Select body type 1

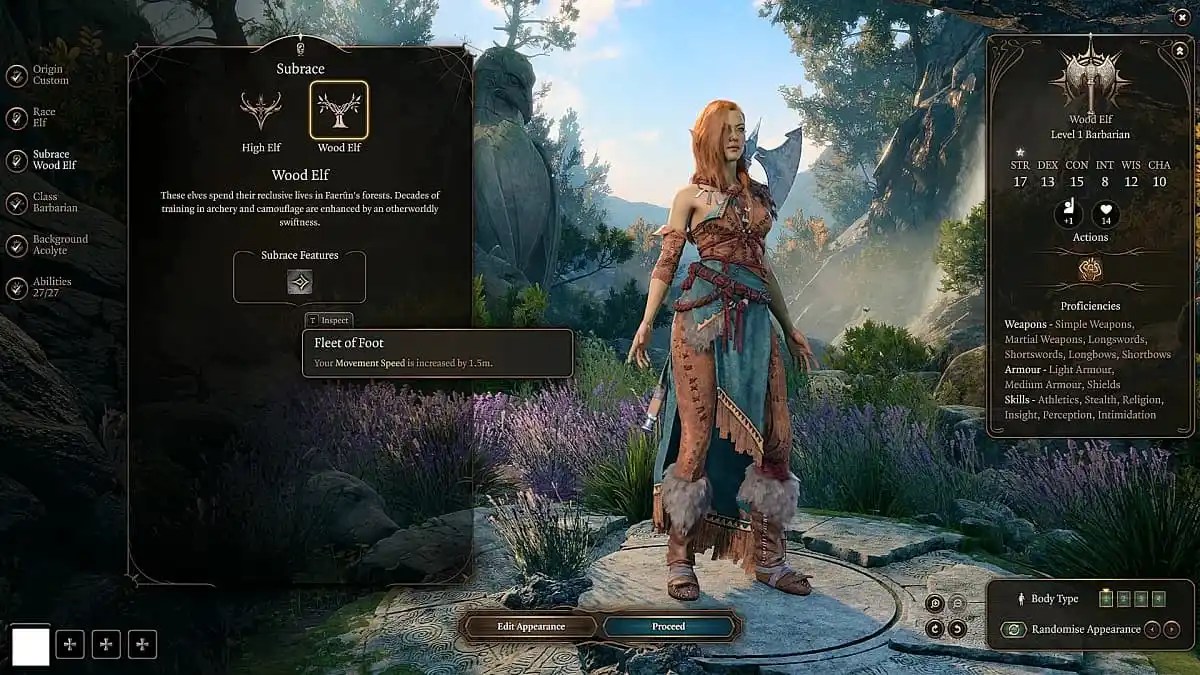(x=1105, y=599)
